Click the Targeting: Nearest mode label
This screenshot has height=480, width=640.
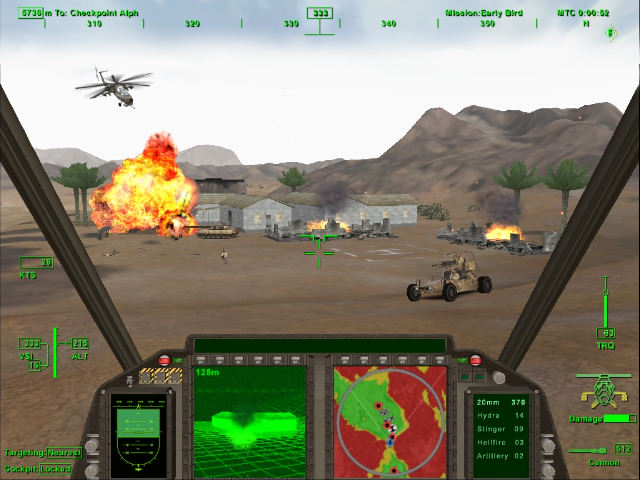[x=43, y=453]
